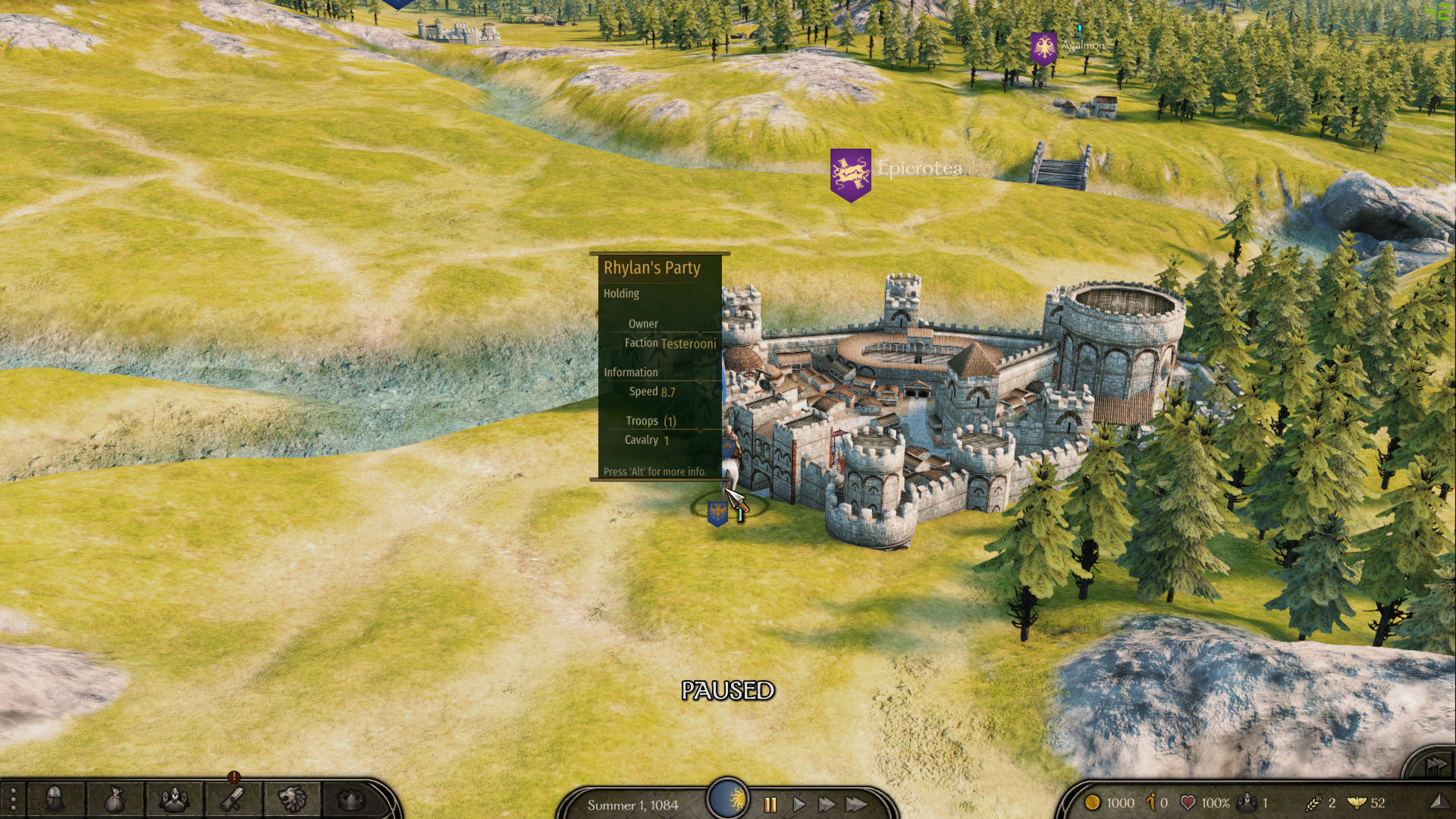The height and width of the screenshot is (819, 1456).
Task: Open the quests scroll icon
Action: tap(233, 799)
